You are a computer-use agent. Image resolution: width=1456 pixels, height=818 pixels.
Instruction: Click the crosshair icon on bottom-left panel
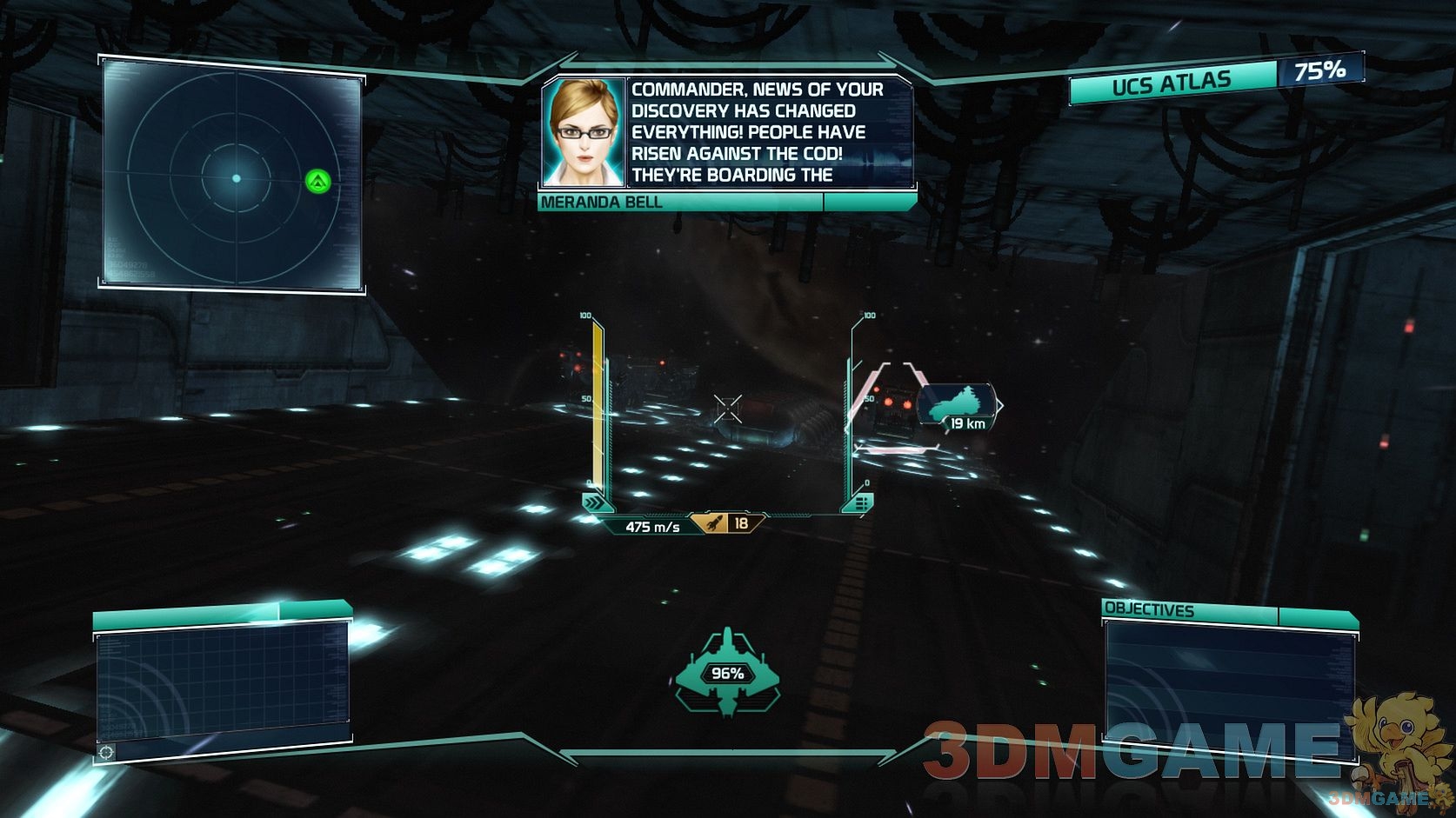[x=106, y=752]
